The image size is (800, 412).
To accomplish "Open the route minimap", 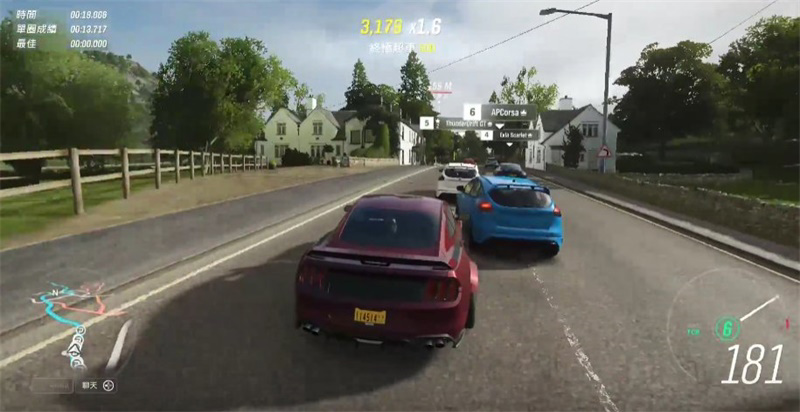I will coord(72,318).
